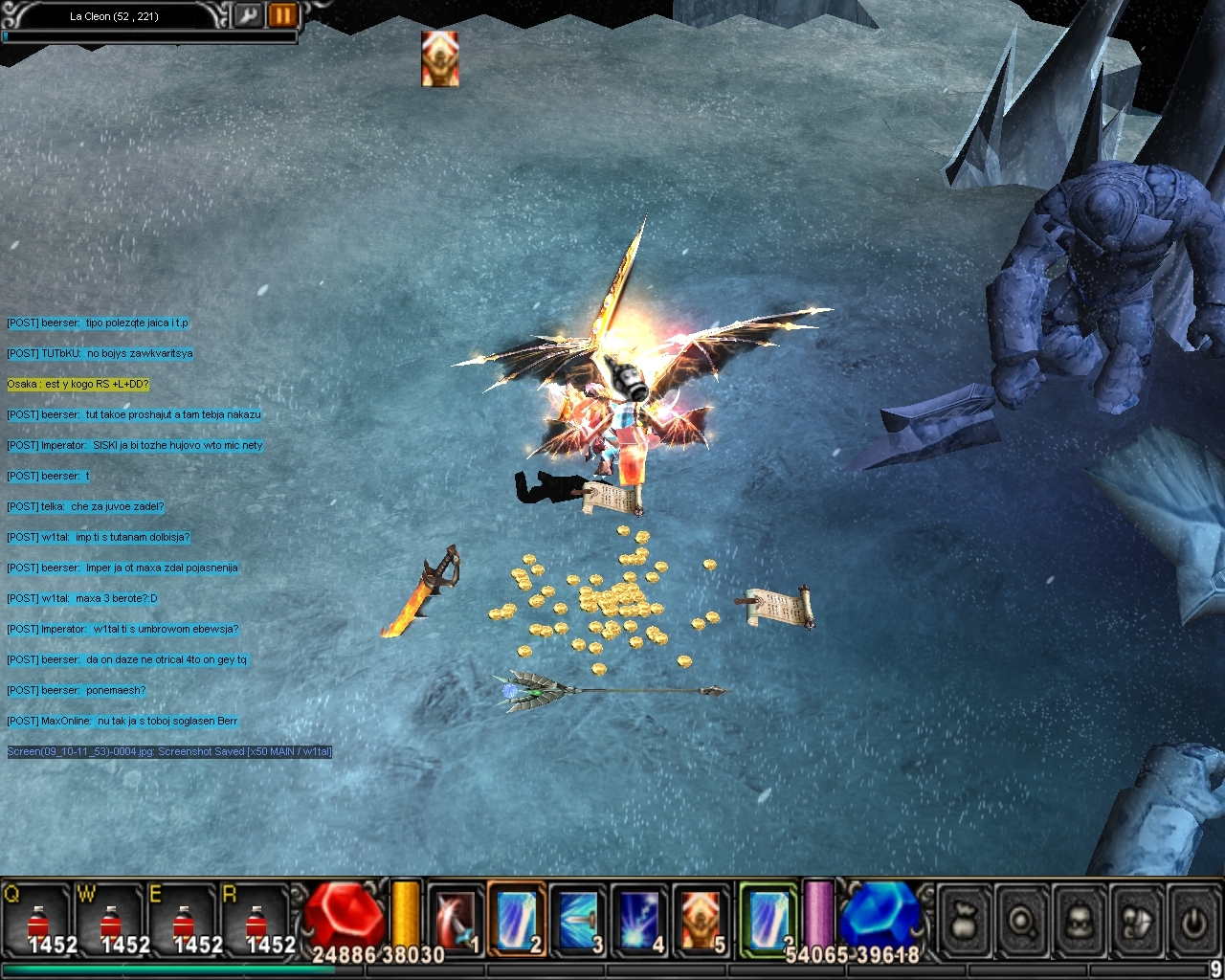
Task: Click the power system menu button
Action: [1192, 922]
